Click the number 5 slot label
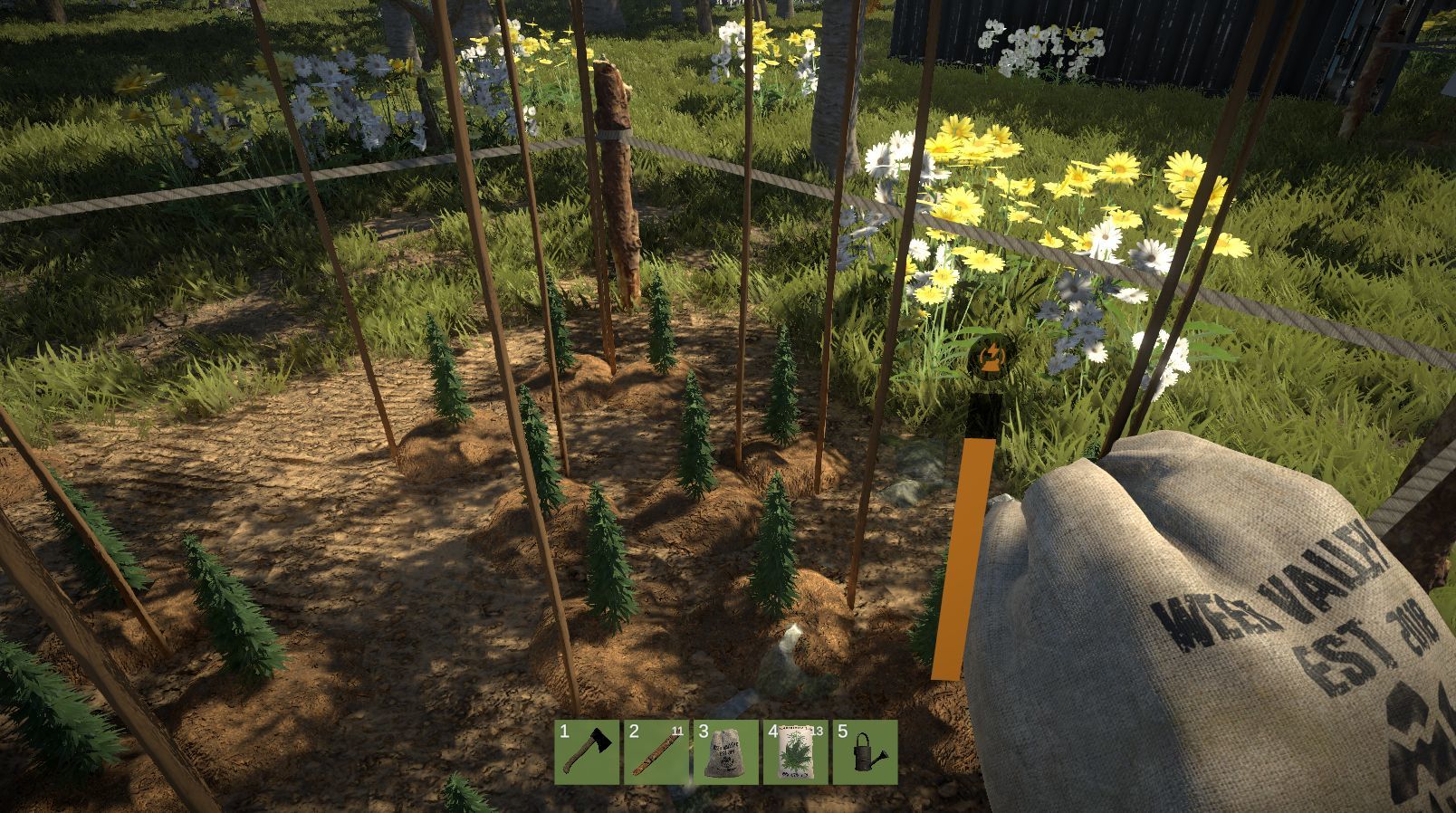This screenshot has width=1456, height=813. point(843,732)
